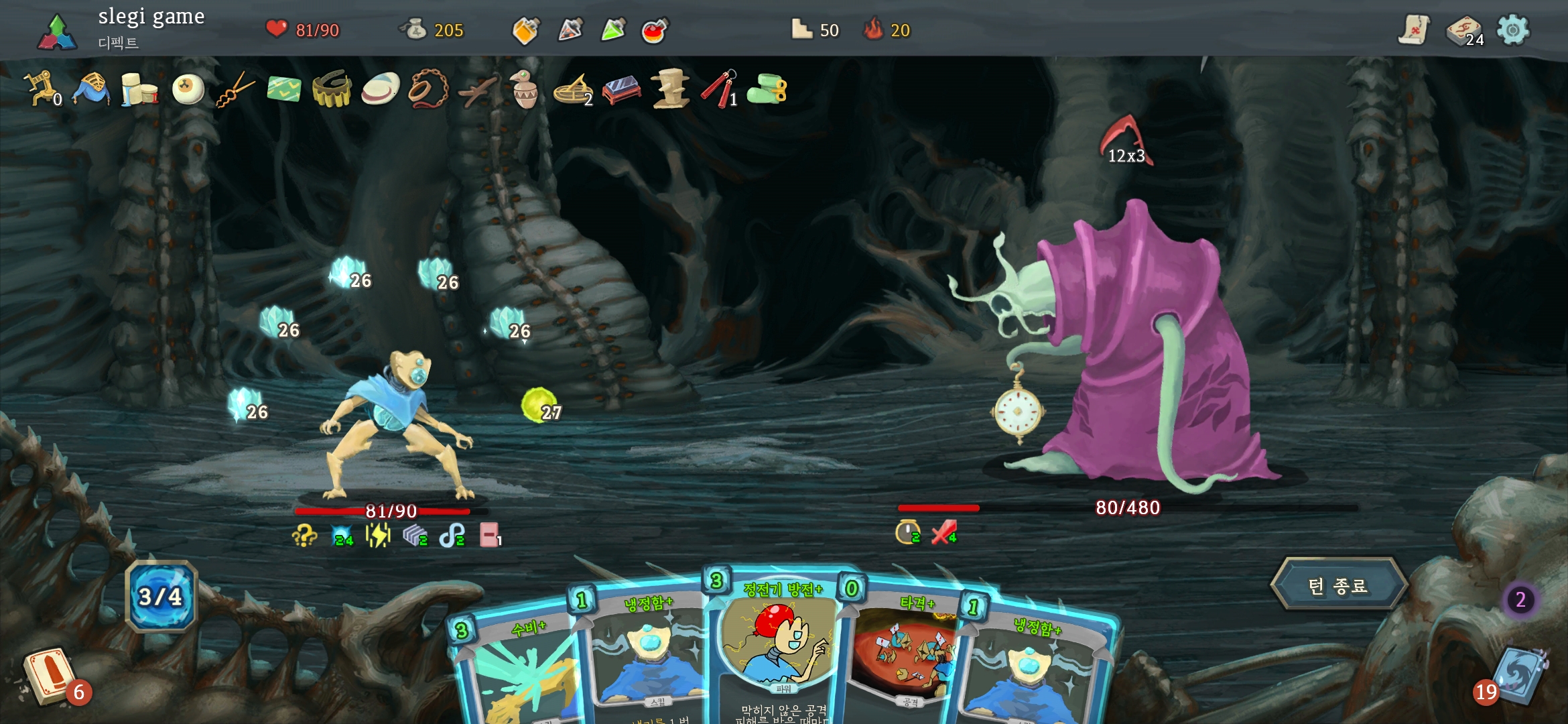The image size is (1568, 724).
Task: Open the draw pile with 6 cards
Action: pyautogui.click(x=49, y=675)
